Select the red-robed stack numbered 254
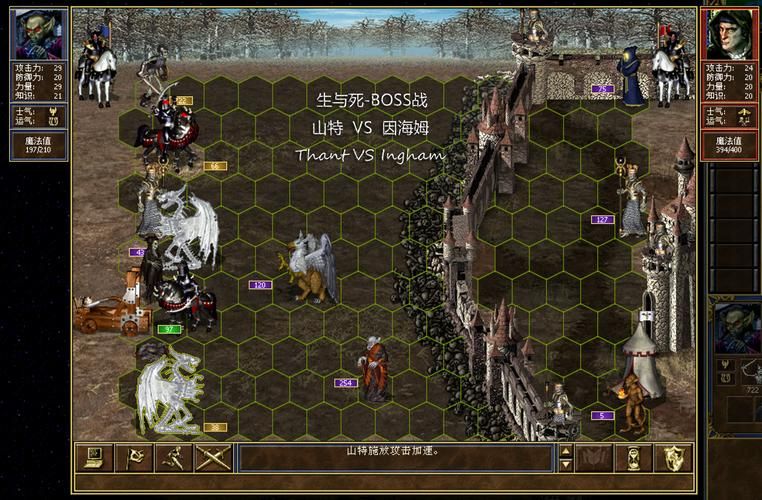762x500 pixels. [x=375, y=368]
